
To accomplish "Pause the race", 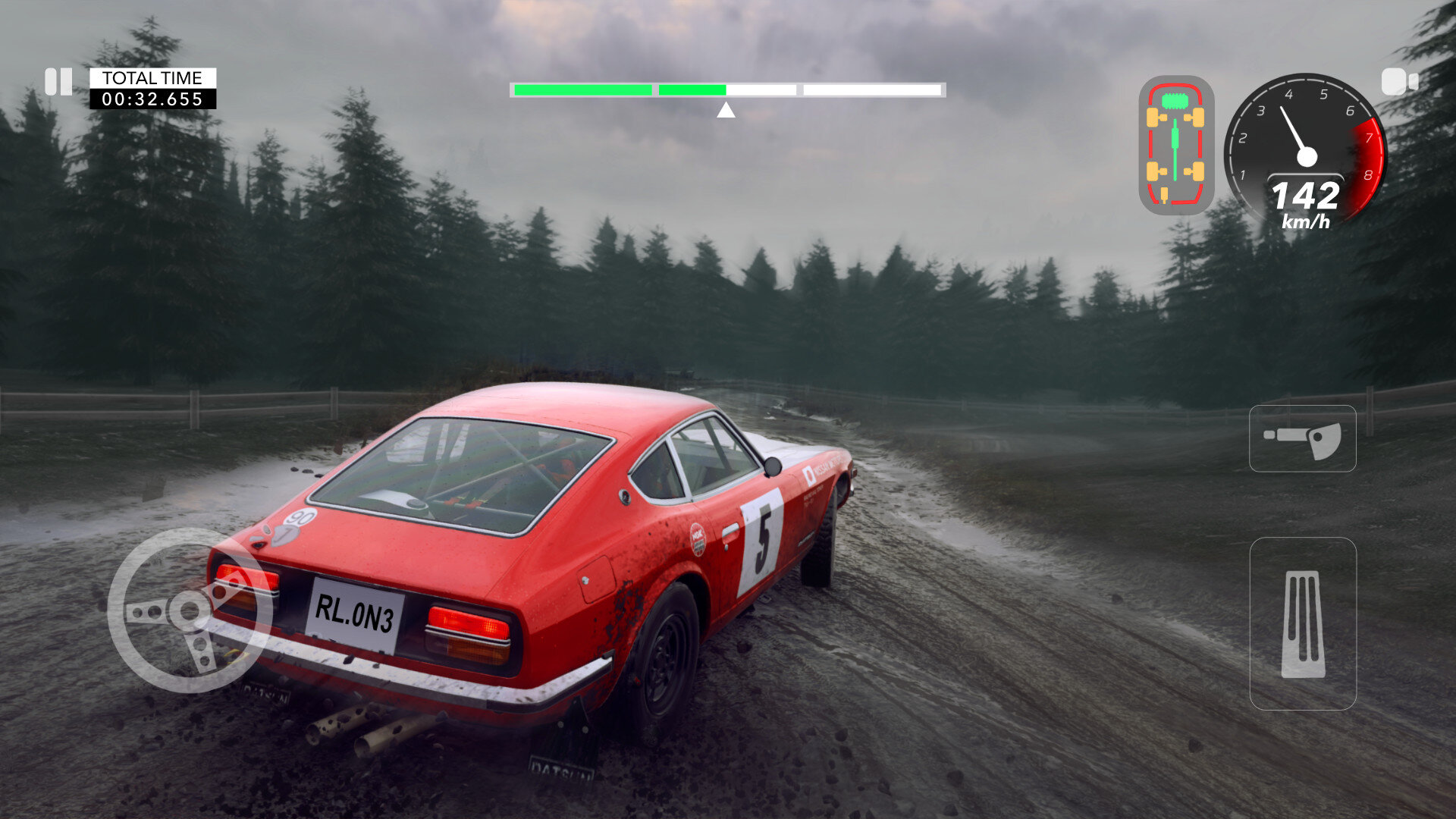I will [x=58, y=82].
